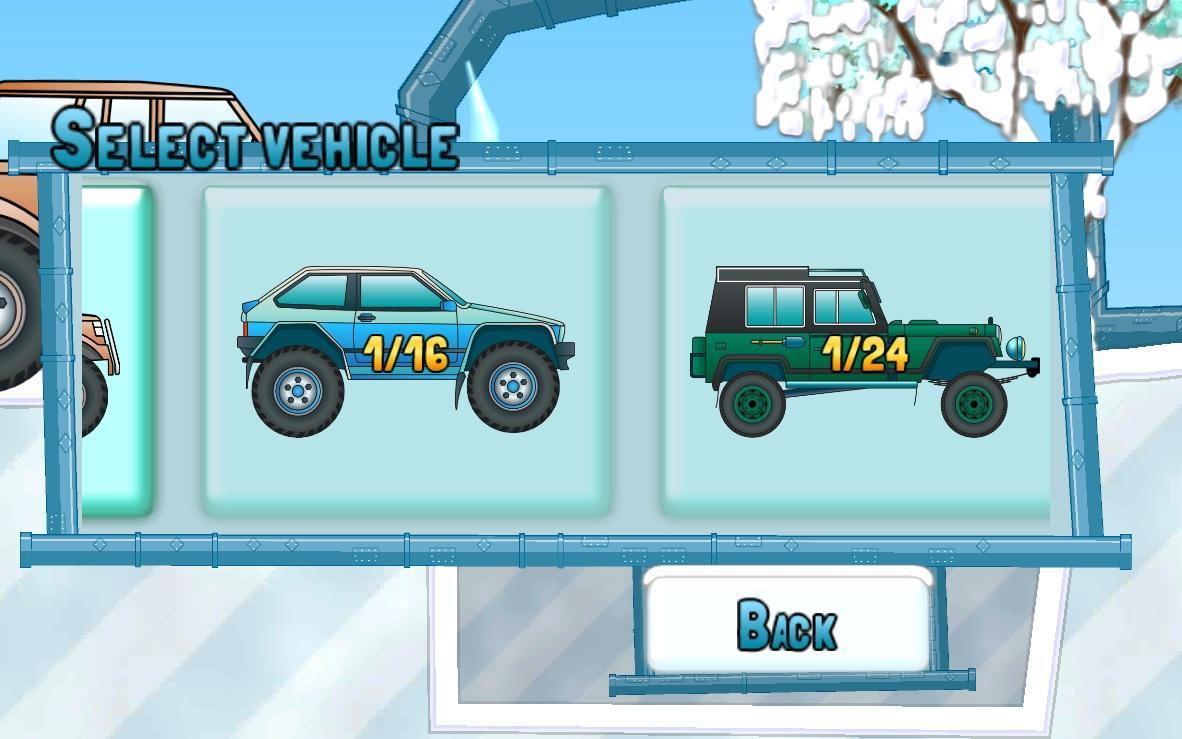
Task: Select the blue hatchback vehicle tile
Action: [406, 350]
